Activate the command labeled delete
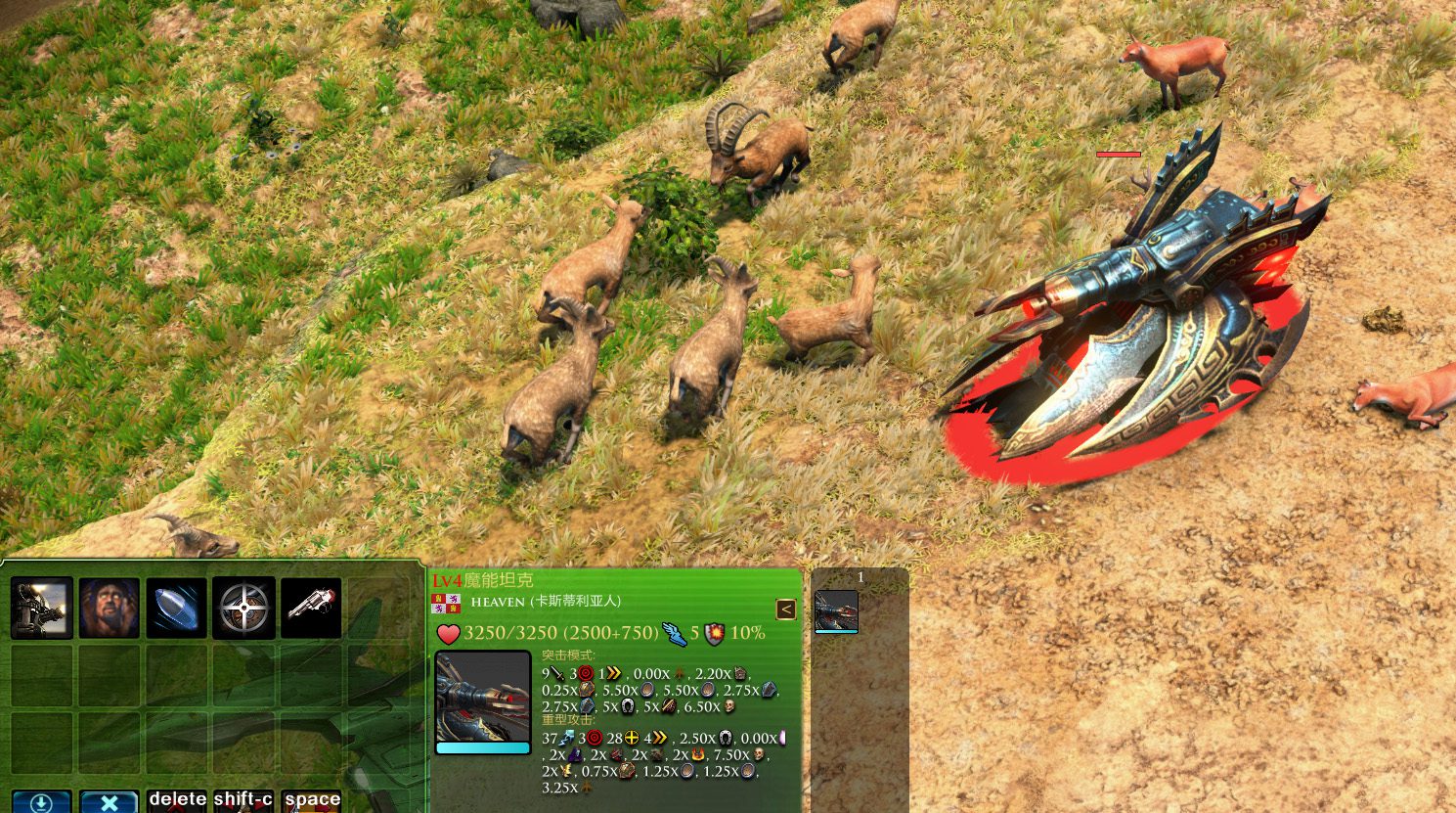This screenshot has height=813, width=1456. (x=177, y=801)
